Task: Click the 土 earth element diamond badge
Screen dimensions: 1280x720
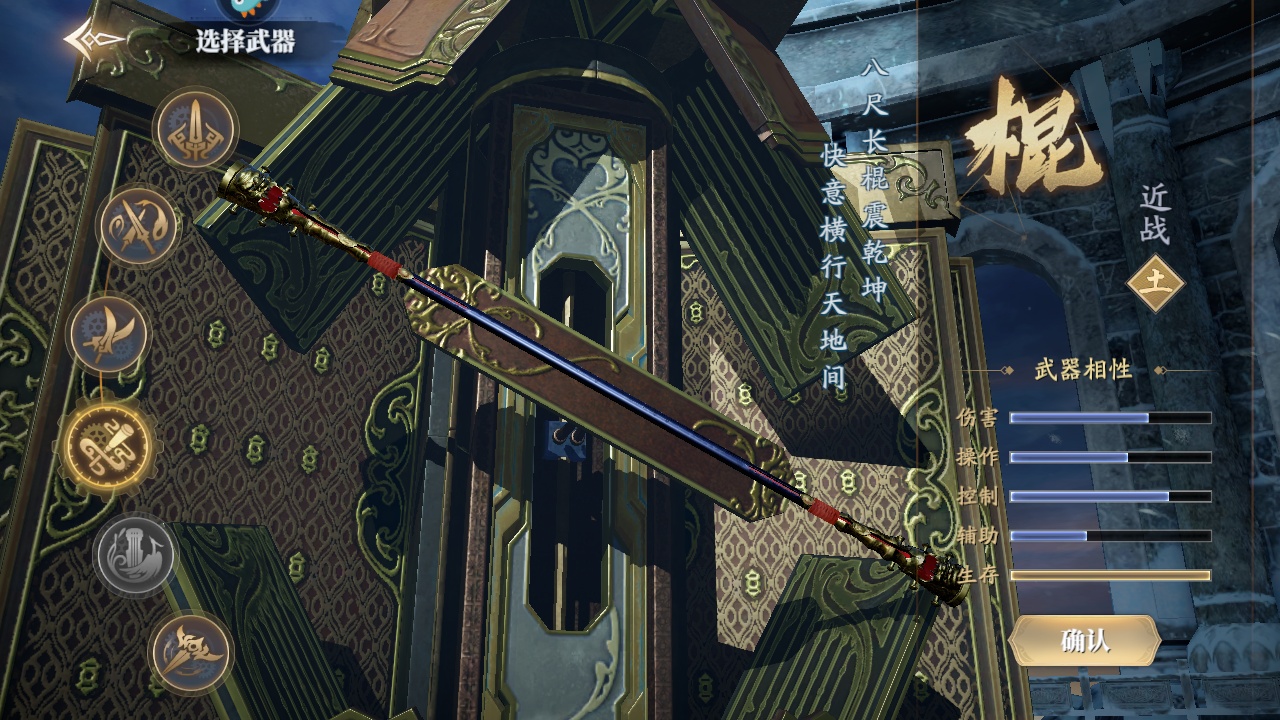Action: pyautogui.click(x=1155, y=283)
